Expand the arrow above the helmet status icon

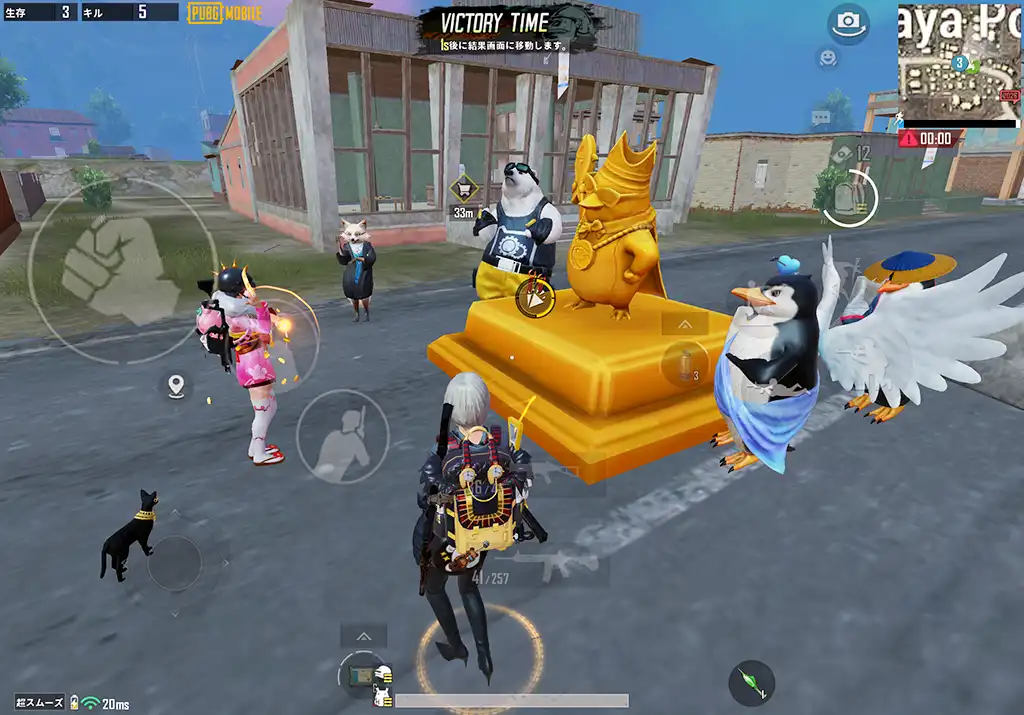coord(363,636)
